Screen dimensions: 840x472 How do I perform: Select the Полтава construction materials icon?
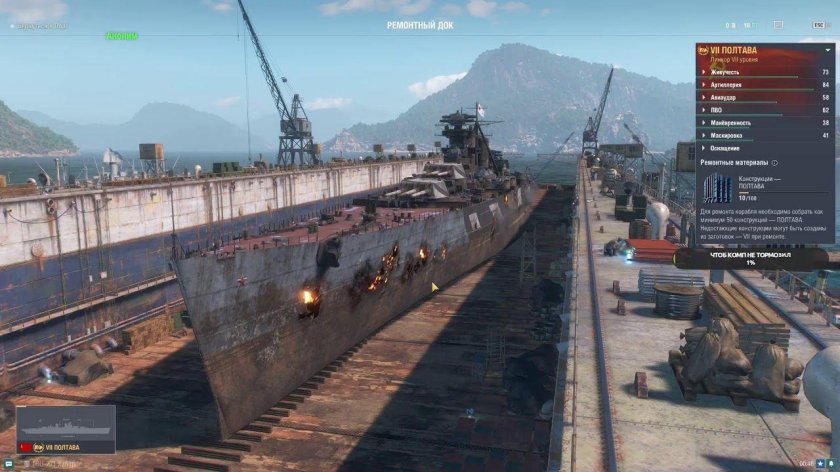[x=717, y=187]
